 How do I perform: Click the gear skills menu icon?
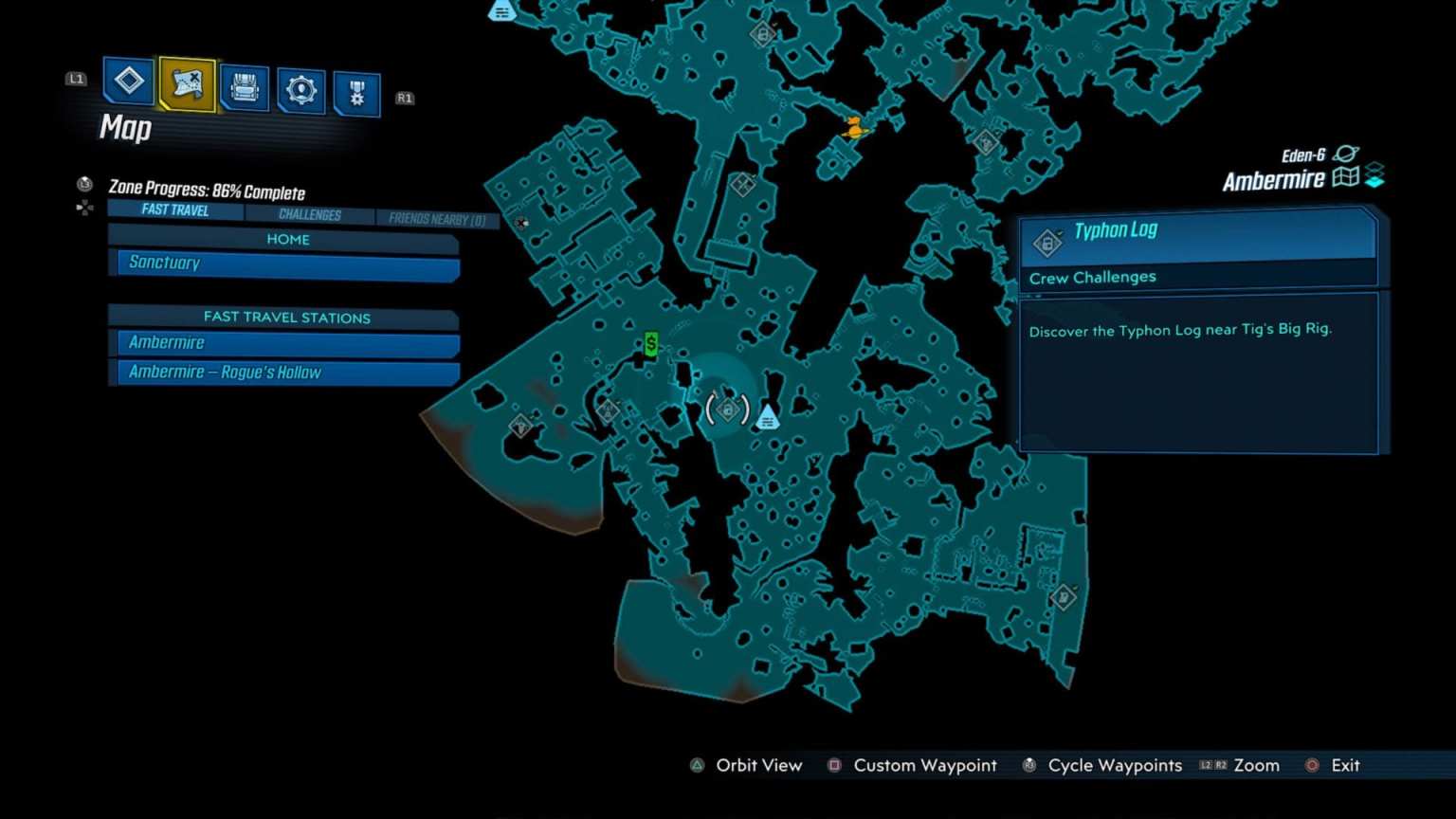coord(300,88)
